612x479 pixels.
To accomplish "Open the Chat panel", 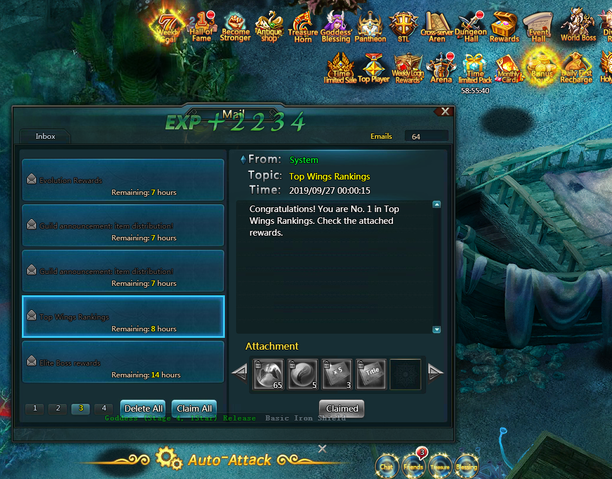I will pyautogui.click(x=386, y=462).
